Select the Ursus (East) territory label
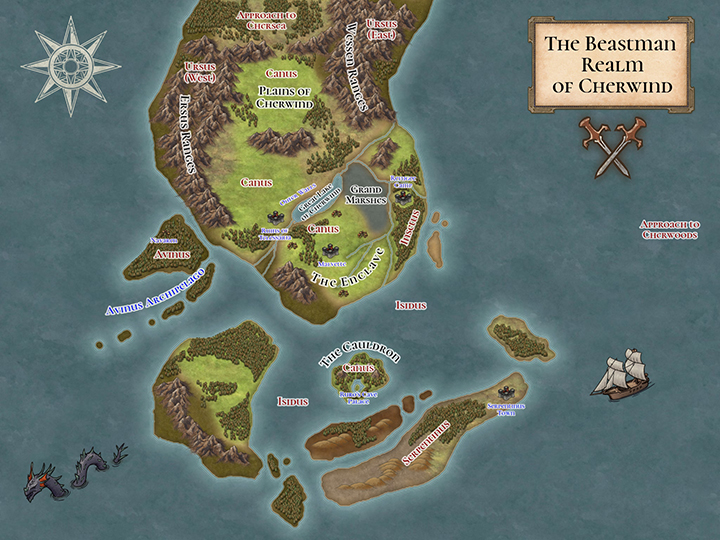This screenshot has height=540, width=720. tap(381, 27)
